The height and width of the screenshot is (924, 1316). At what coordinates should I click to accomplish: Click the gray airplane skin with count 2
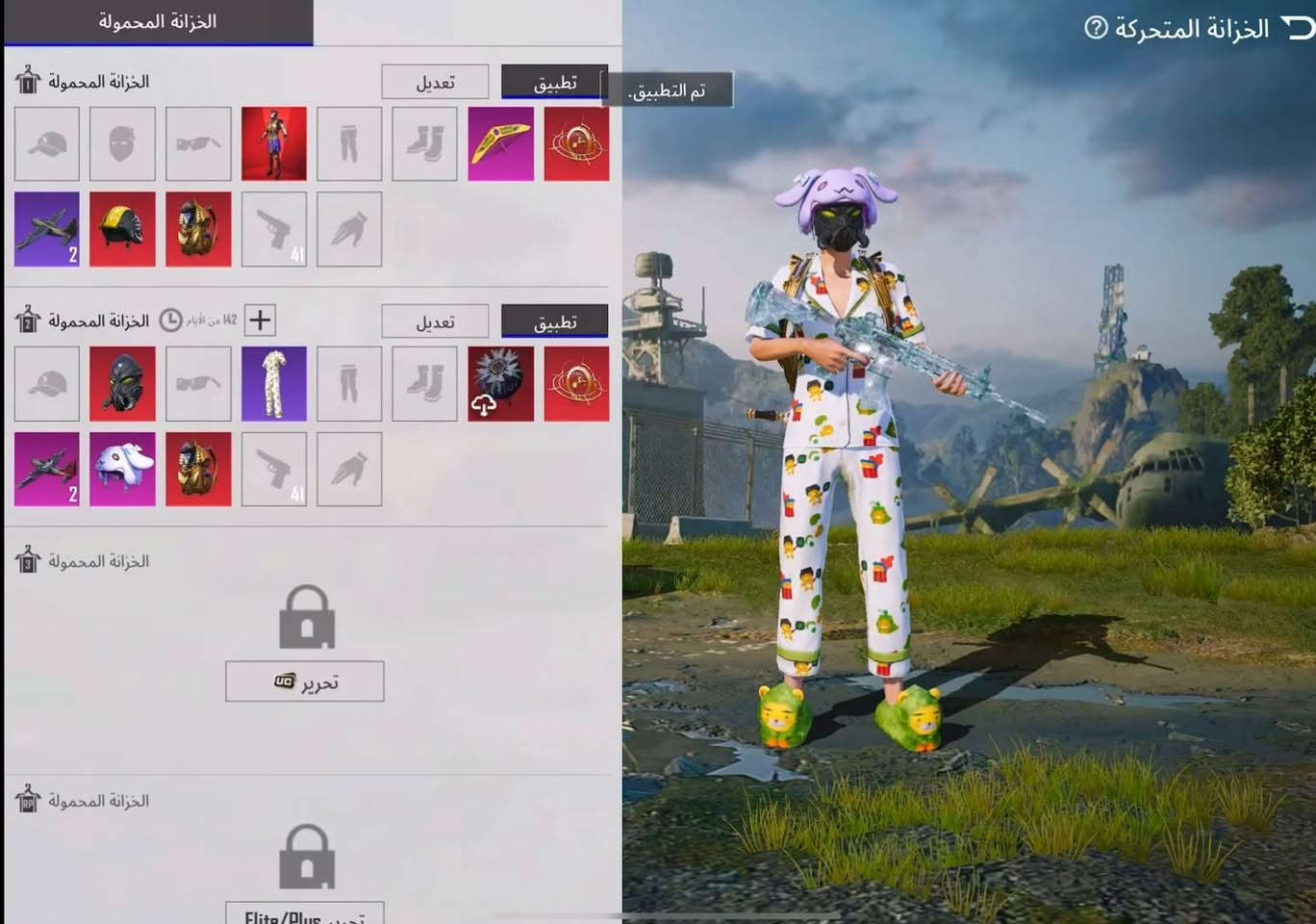pyautogui.click(x=46, y=228)
